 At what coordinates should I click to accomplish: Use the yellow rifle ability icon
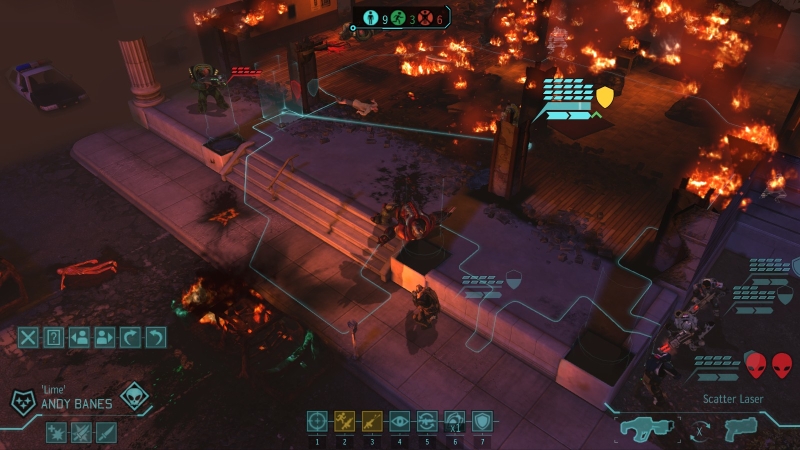372,421
